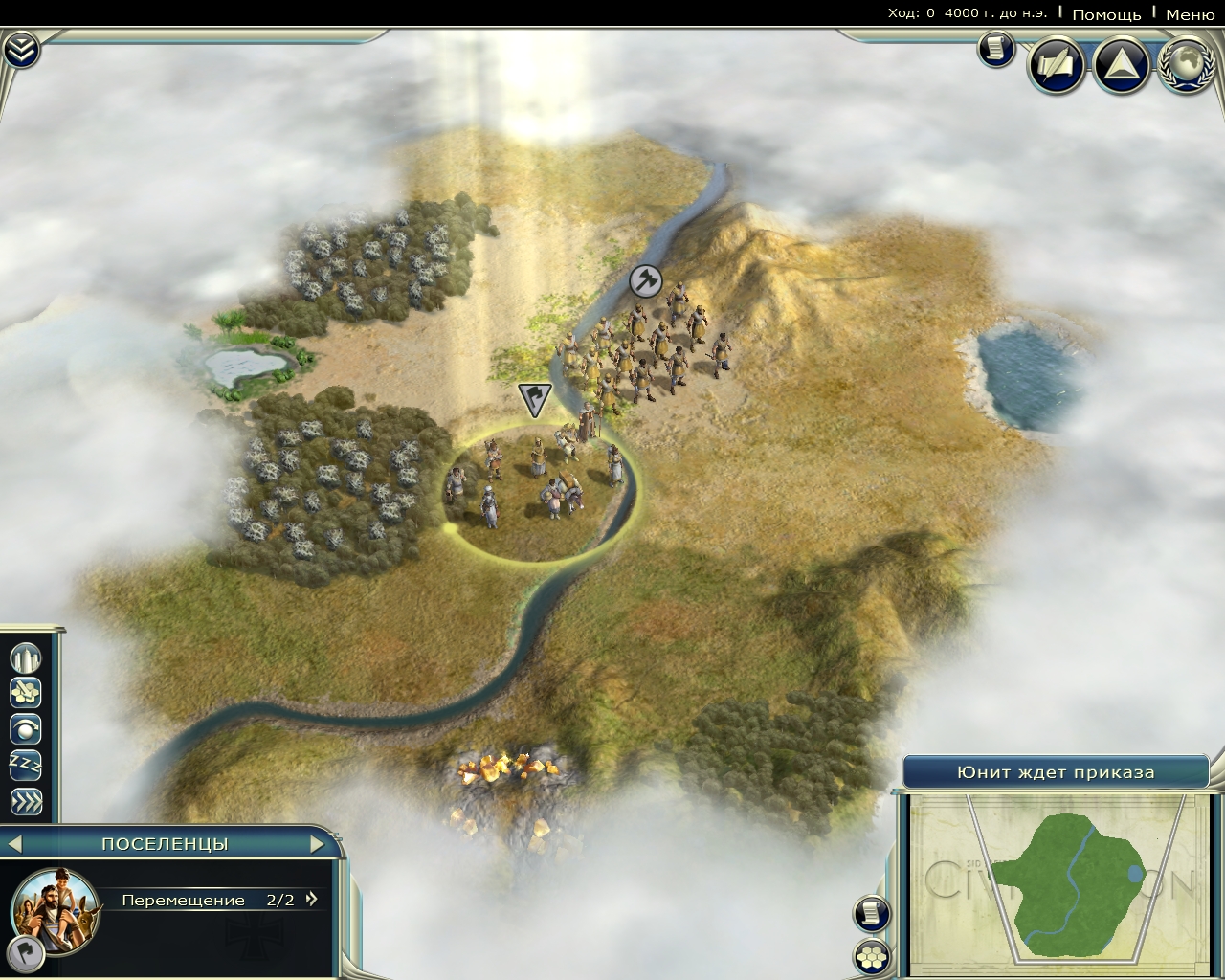Click the white triangle round button

coord(1121,65)
